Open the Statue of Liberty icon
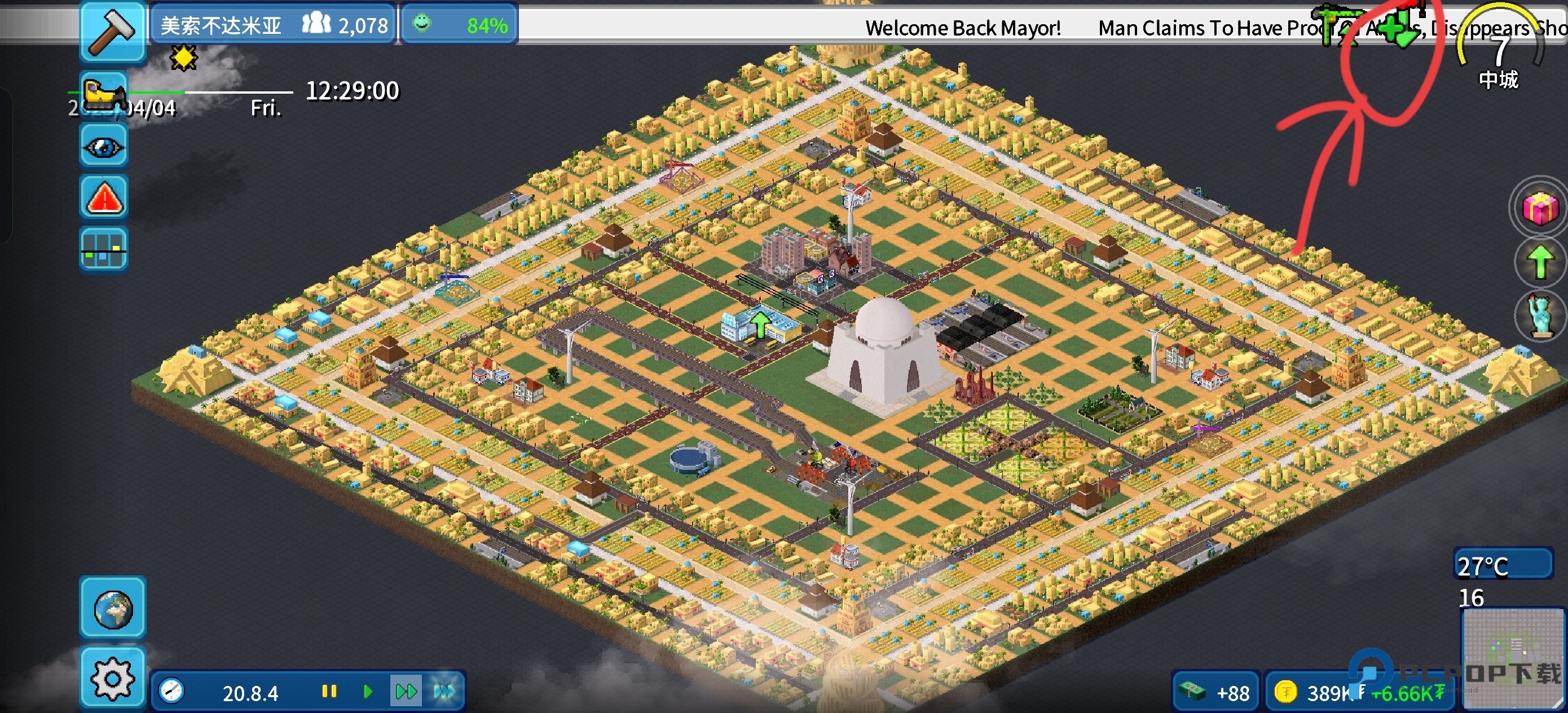 click(x=1539, y=315)
